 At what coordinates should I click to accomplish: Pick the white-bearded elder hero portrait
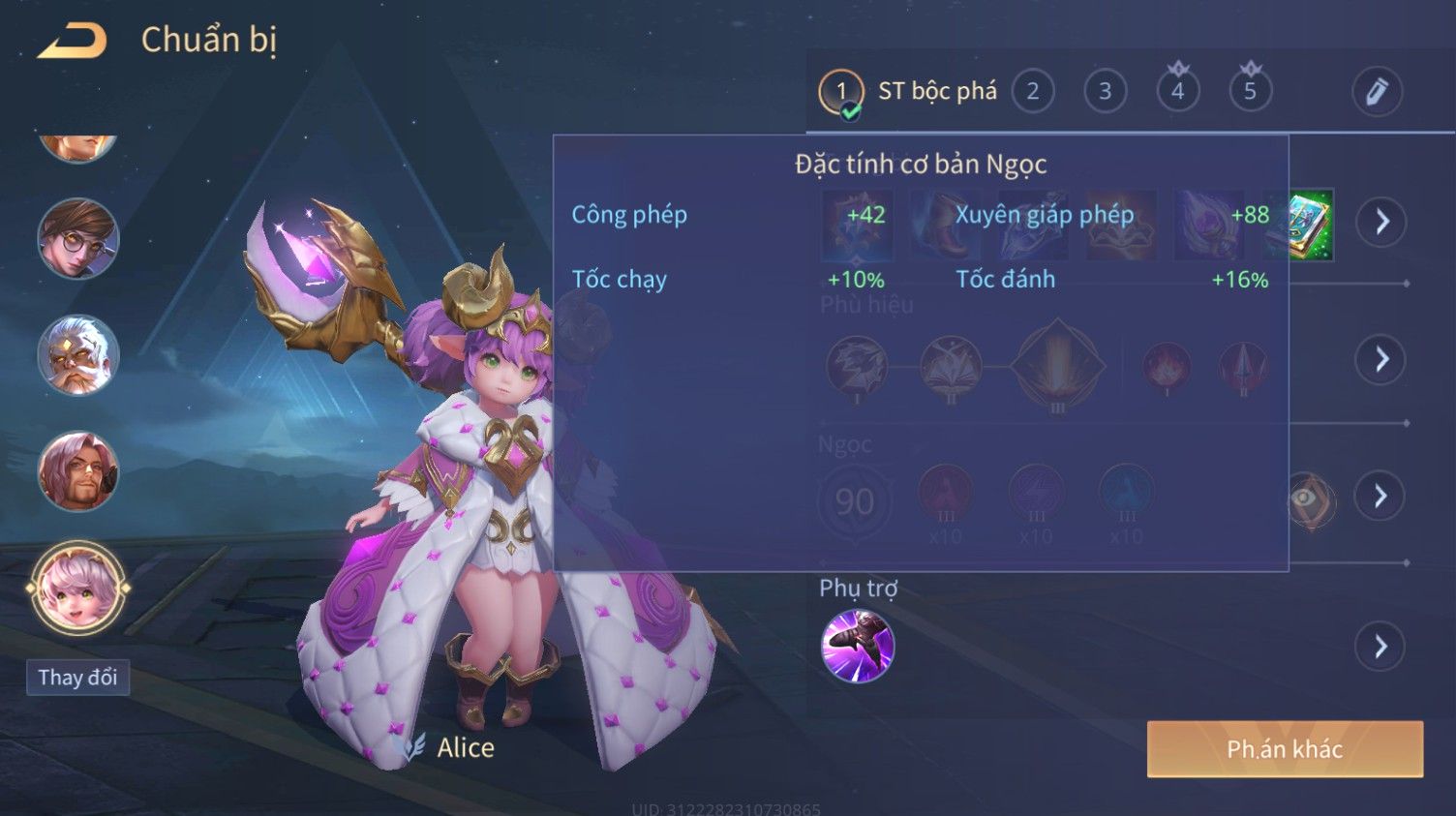[77, 354]
